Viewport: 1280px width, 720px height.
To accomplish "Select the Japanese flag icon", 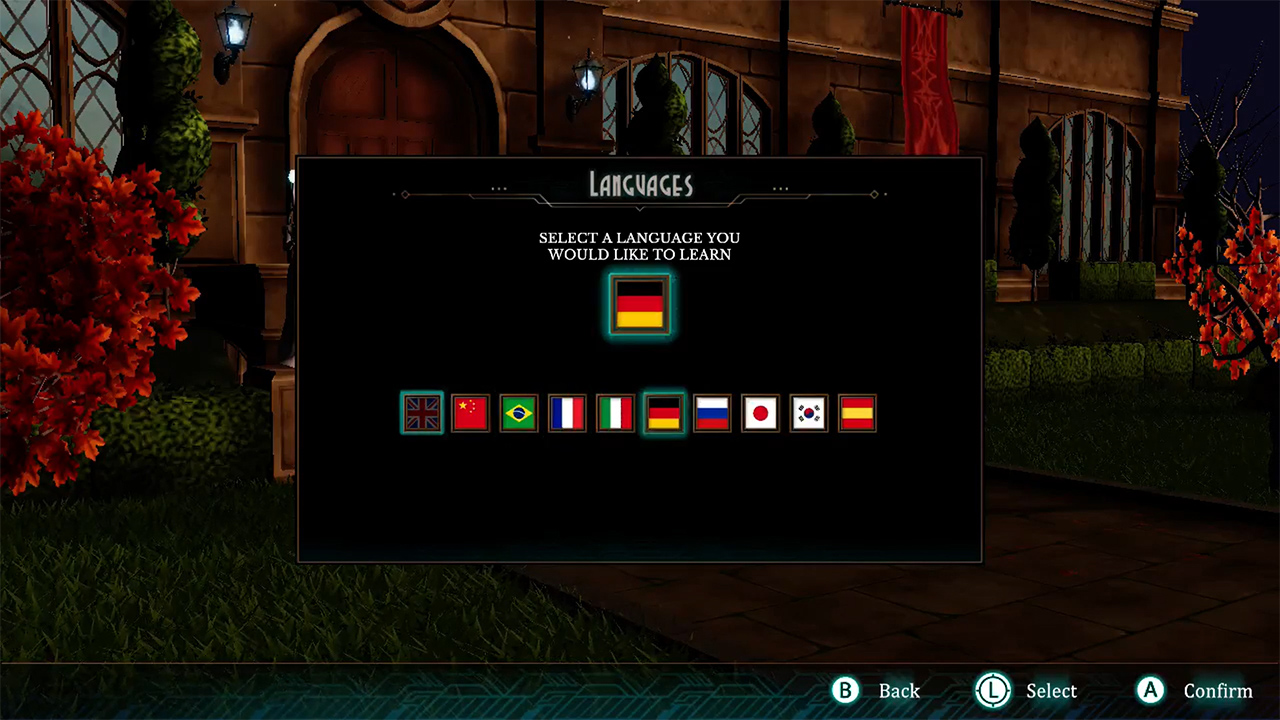I will pos(760,413).
